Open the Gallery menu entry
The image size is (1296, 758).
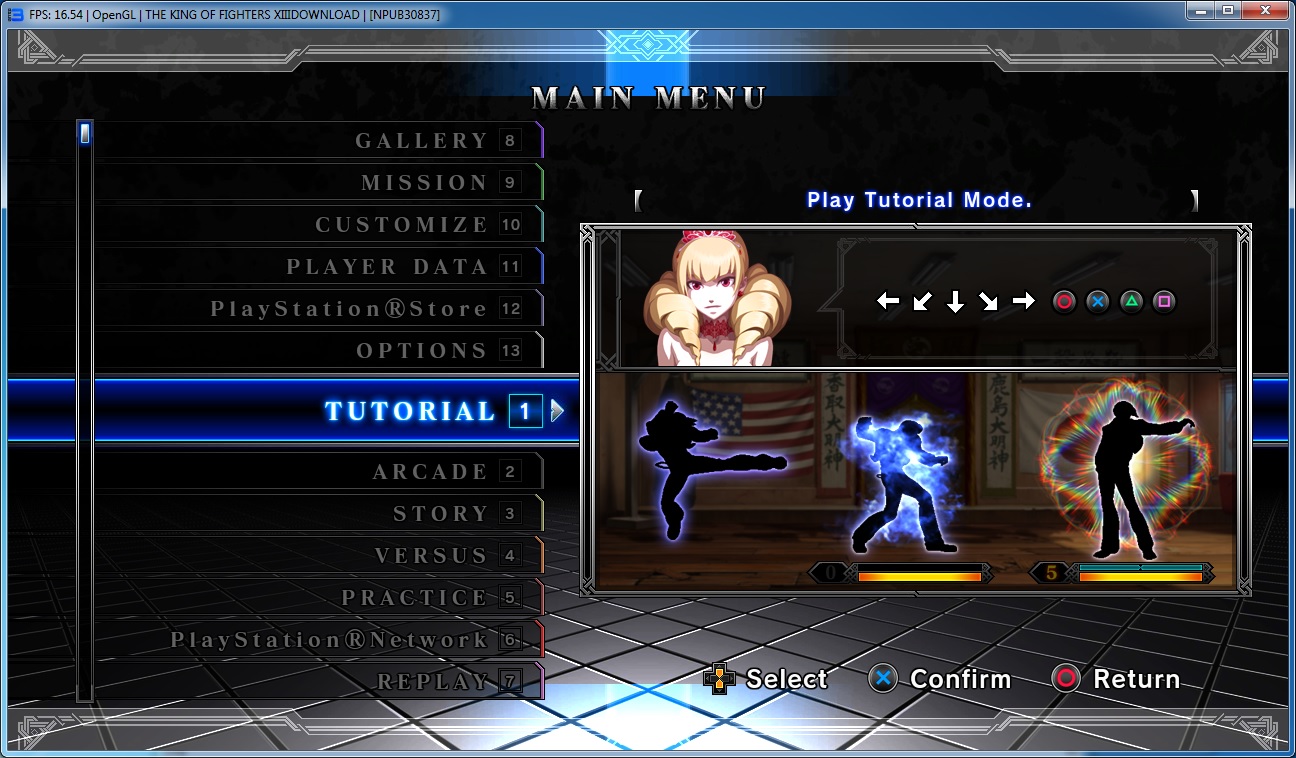click(421, 141)
